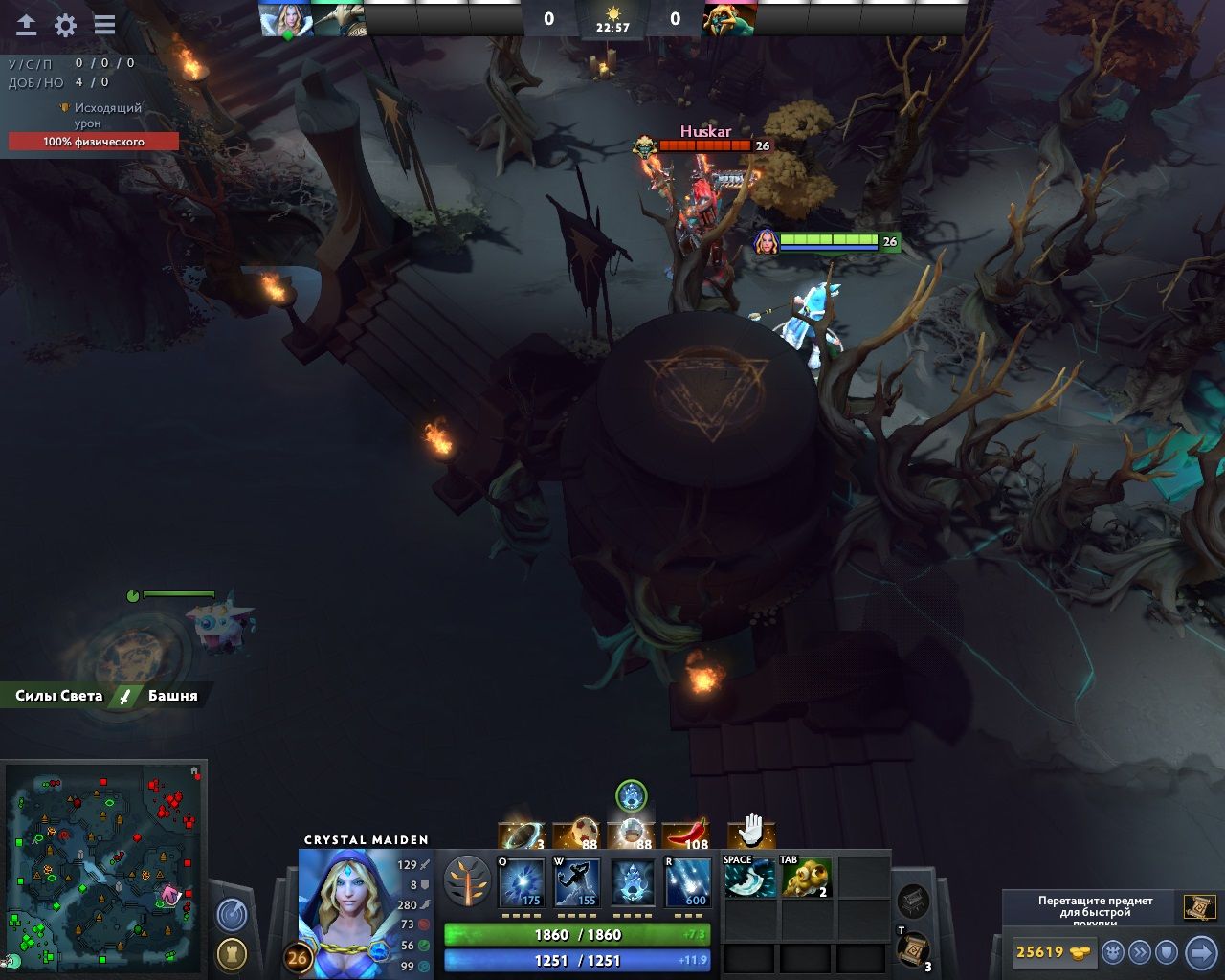This screenshot has height=980, width=1225.
Task: Select the Huskar portrait in the top bar
Action: point(729,19)
